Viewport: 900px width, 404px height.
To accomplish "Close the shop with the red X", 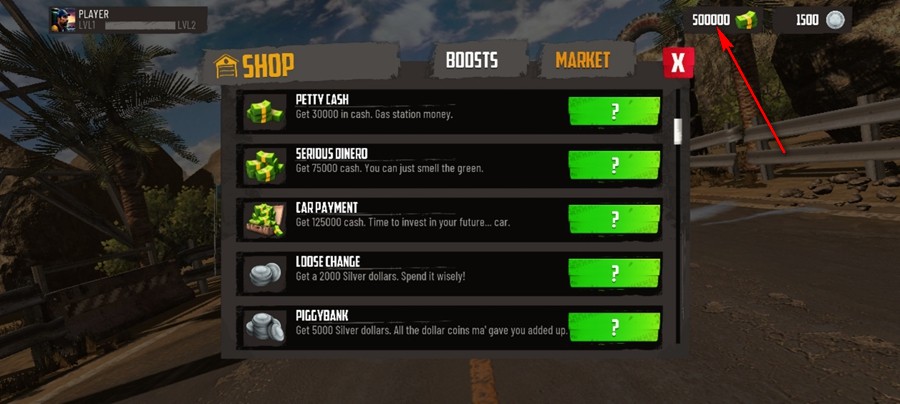I will pos(678,63).
